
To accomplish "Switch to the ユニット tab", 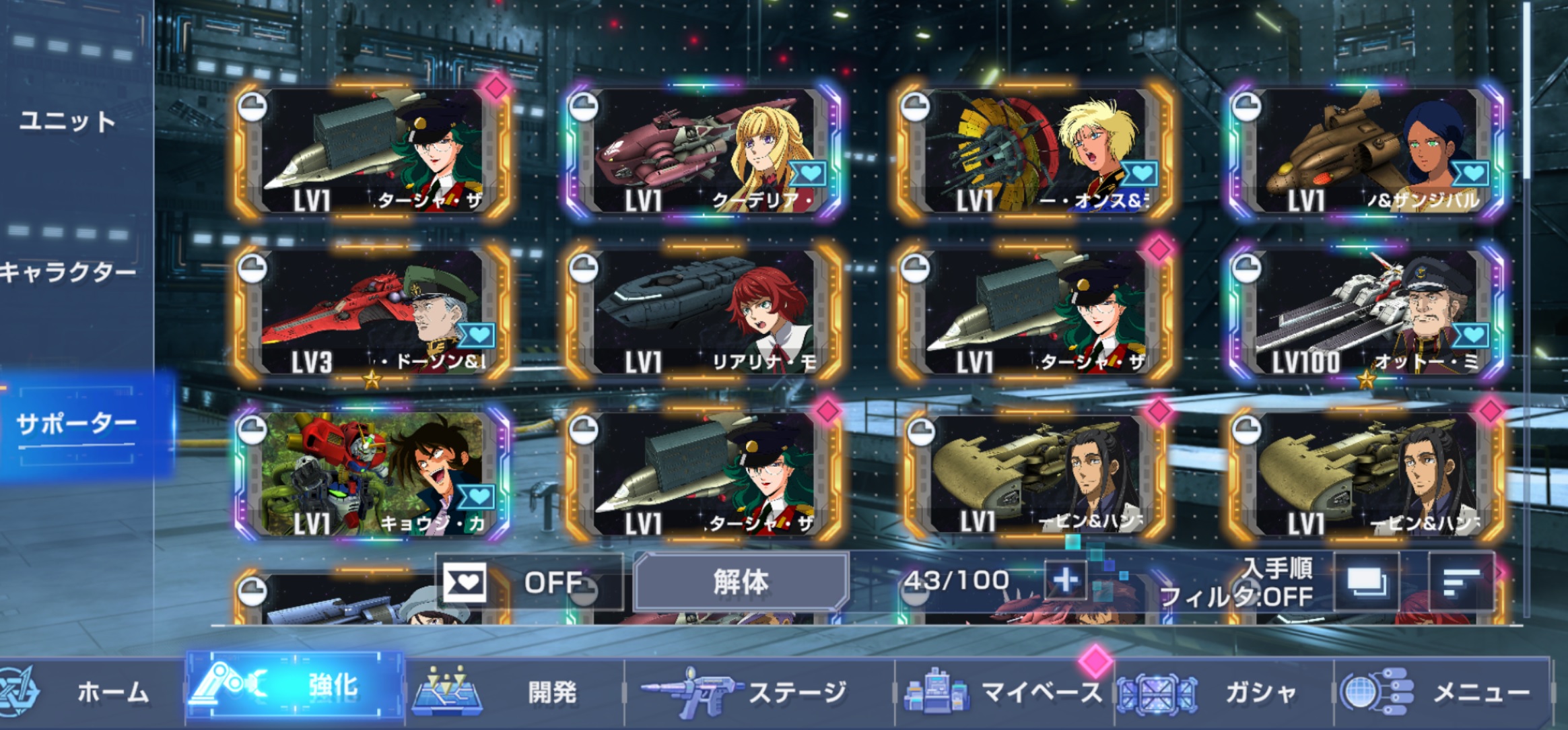I will coord(67,123).
